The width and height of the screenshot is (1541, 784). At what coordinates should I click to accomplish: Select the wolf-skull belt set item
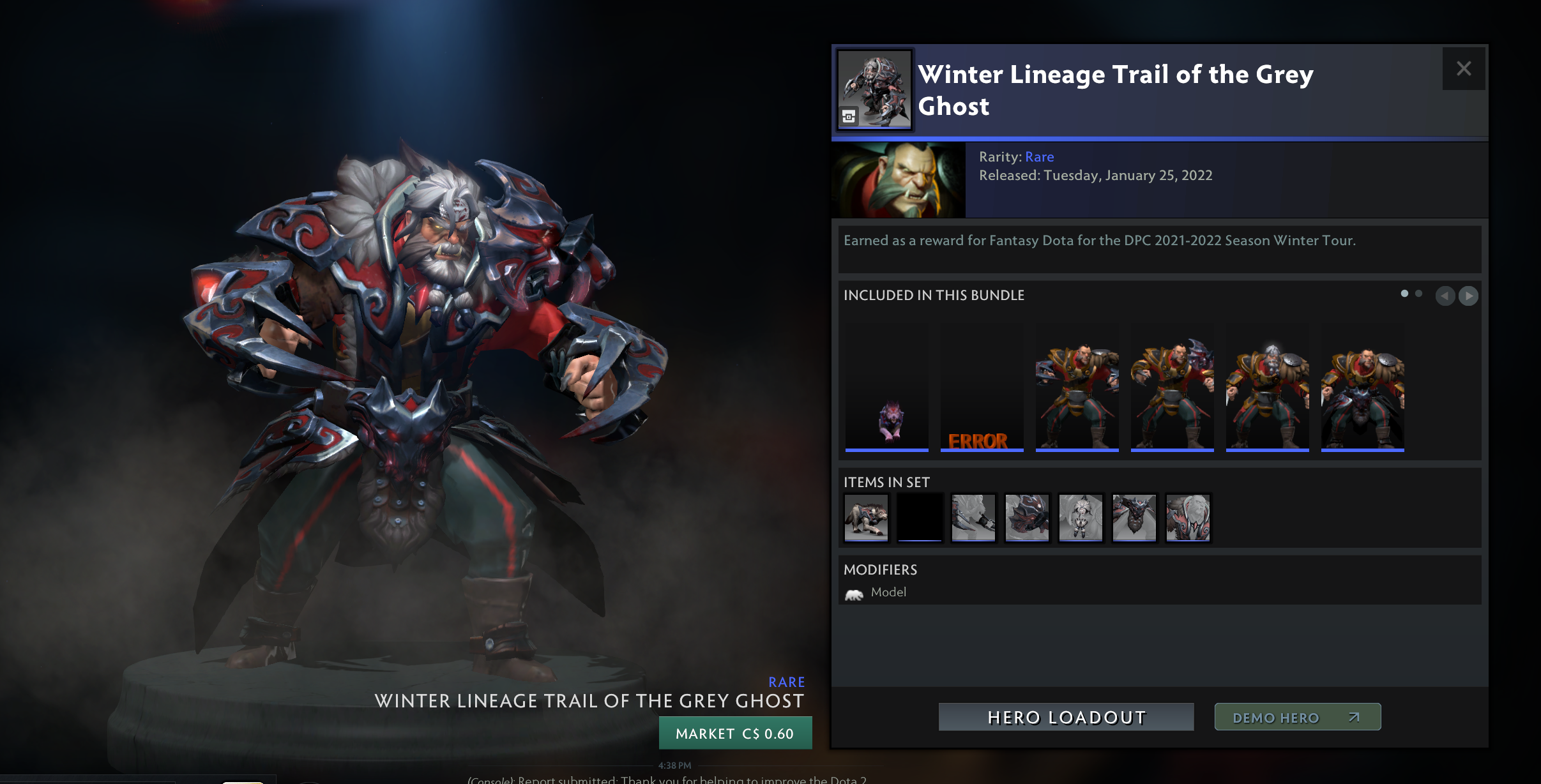1134,518
